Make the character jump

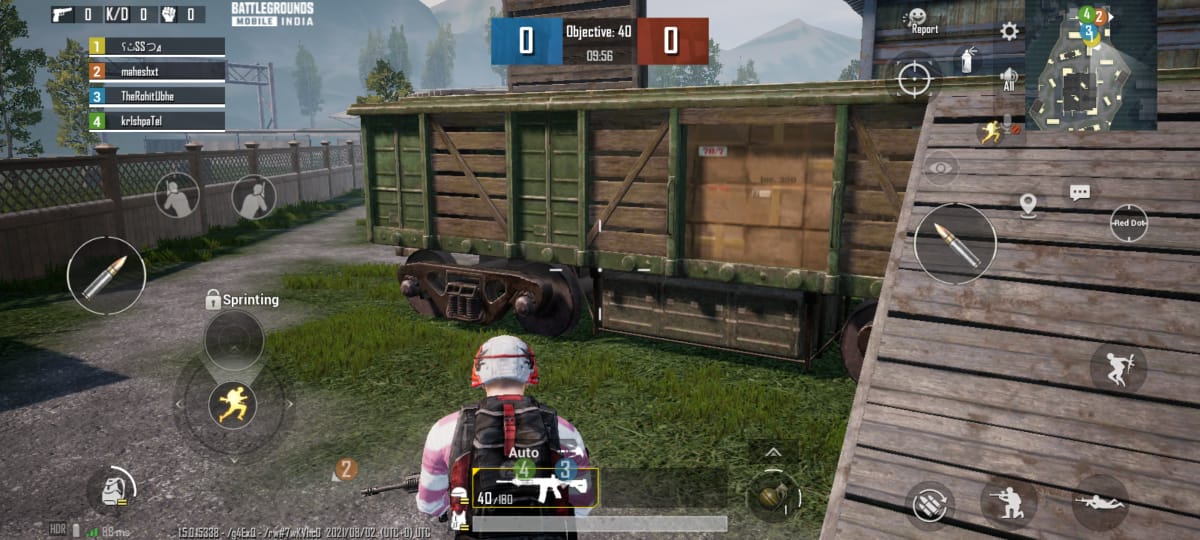click(1118, 369)
